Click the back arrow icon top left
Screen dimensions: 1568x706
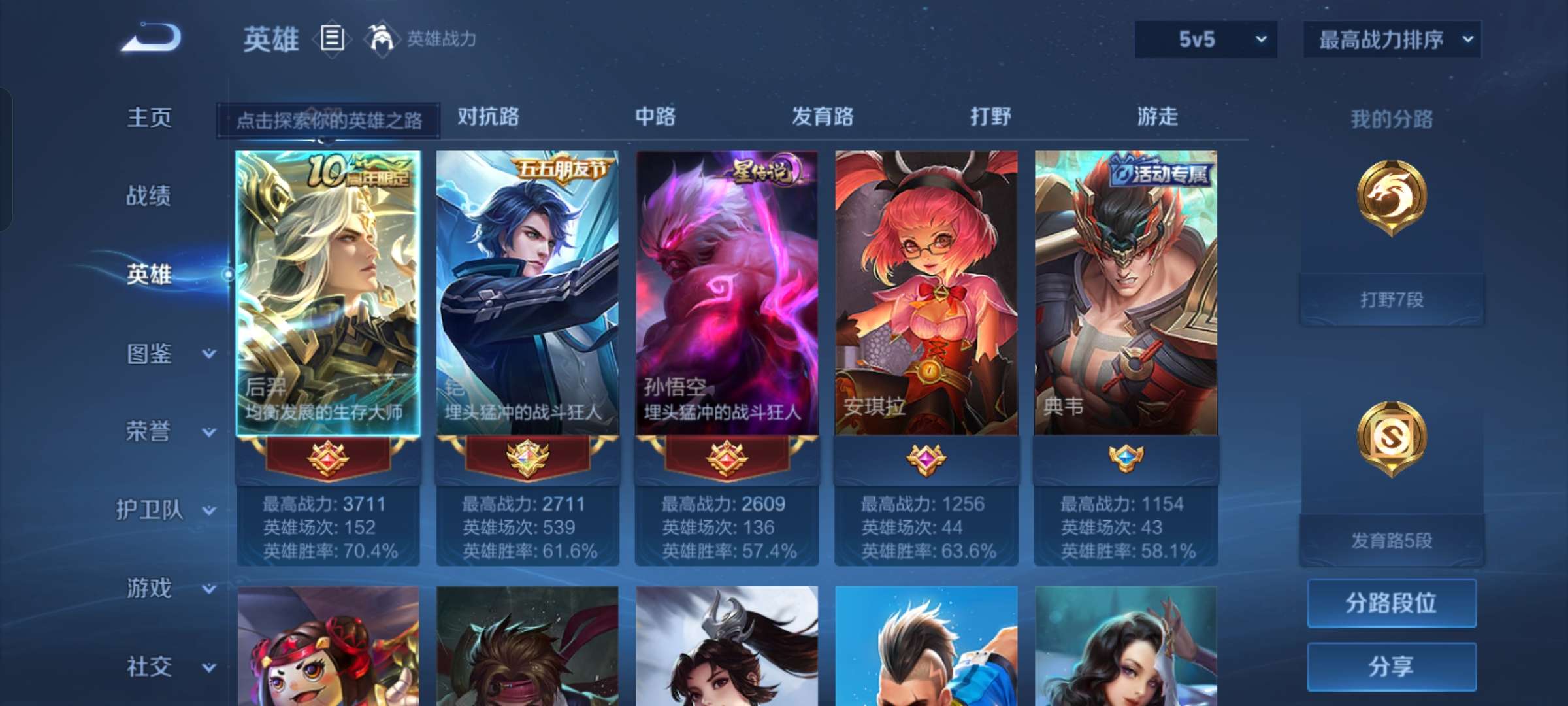point(152,39)
